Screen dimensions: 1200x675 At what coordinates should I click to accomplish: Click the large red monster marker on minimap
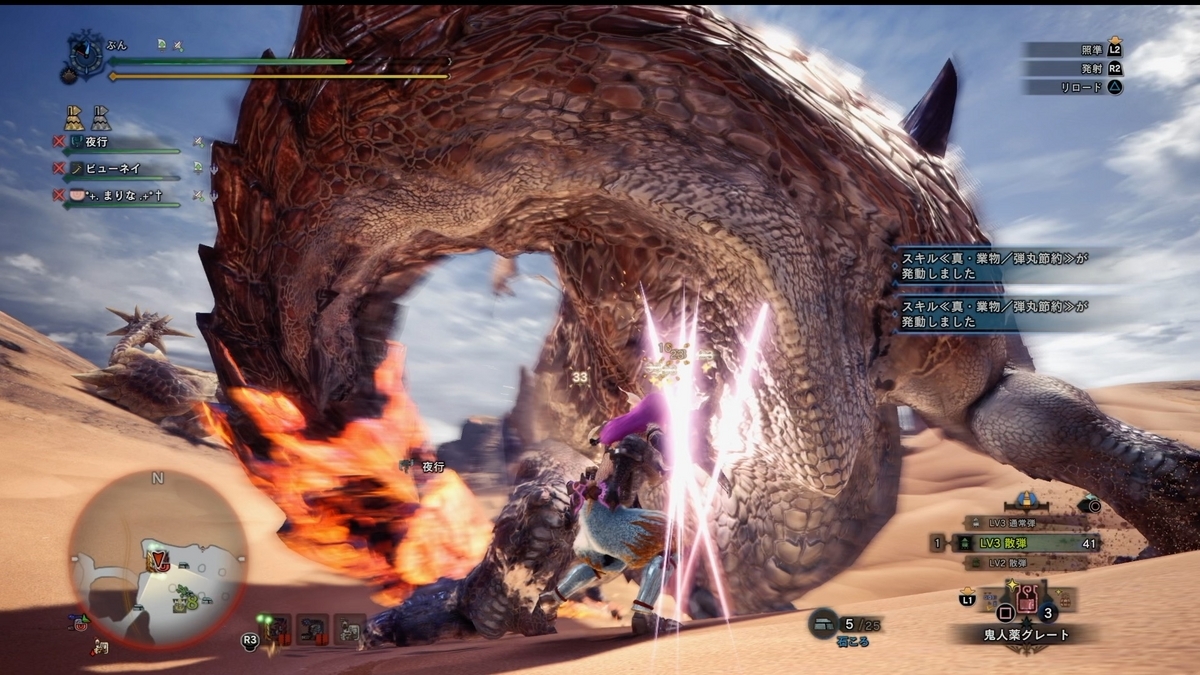156,561
